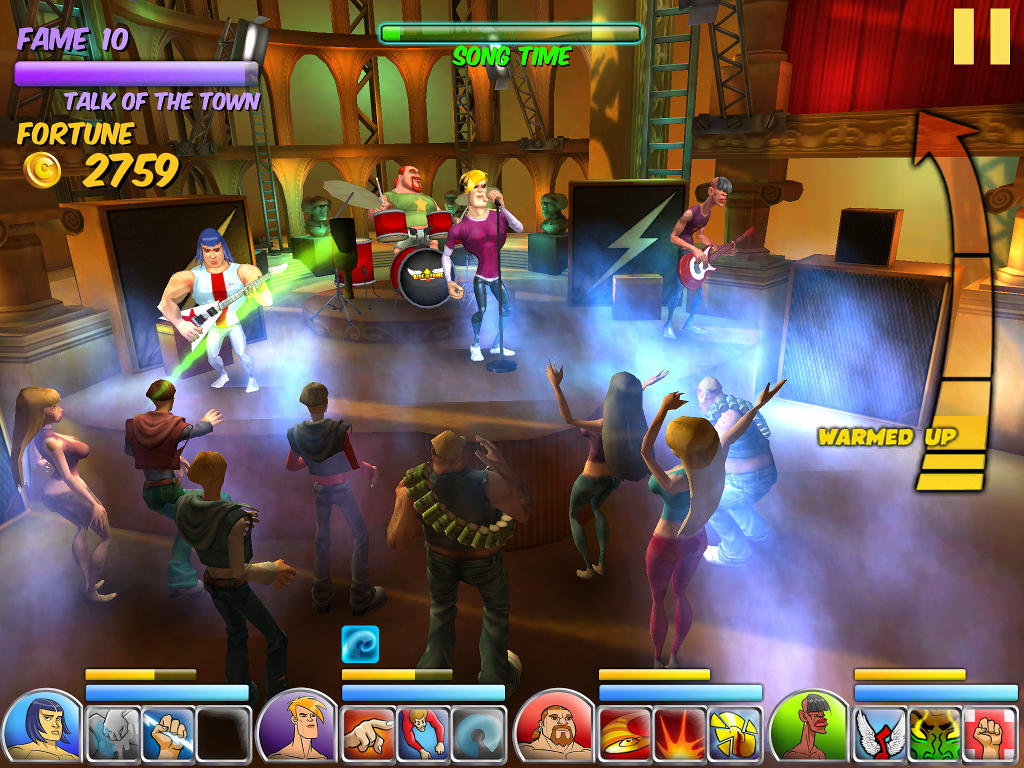Activate the winged red guitar ability
Image resolution: width=1024 pixels, height=768 pixels.
[880, 734]
